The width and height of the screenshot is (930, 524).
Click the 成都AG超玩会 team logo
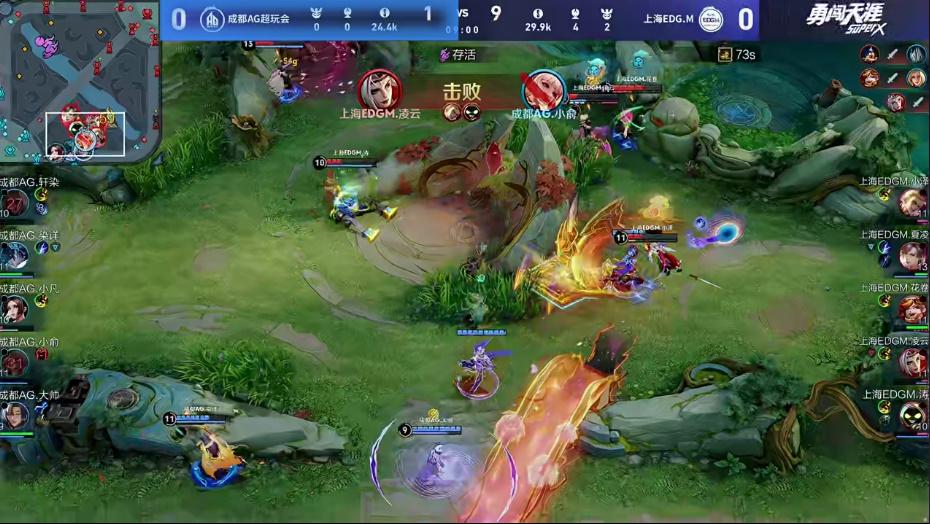click(x=212, y=19)
